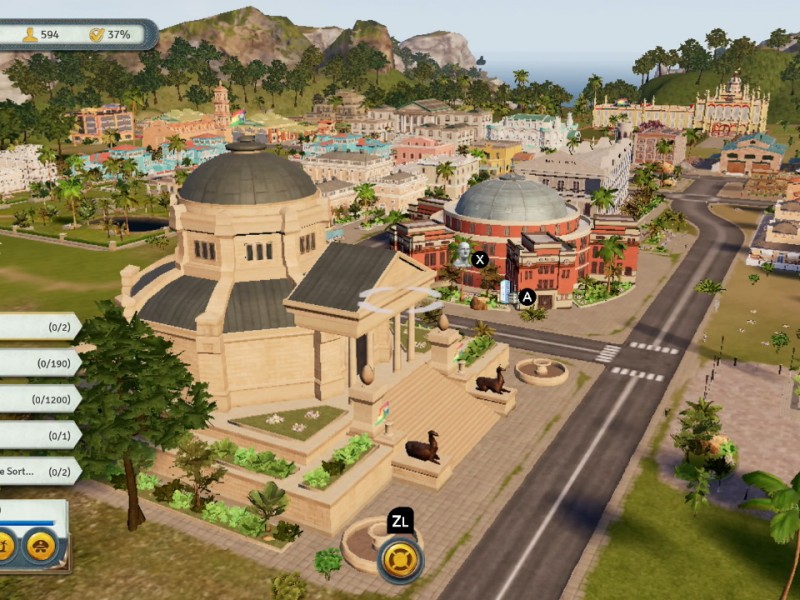The image size is (800, 600).
Task: Open the yellow radial build menu button
Action: tap(400, 559)
